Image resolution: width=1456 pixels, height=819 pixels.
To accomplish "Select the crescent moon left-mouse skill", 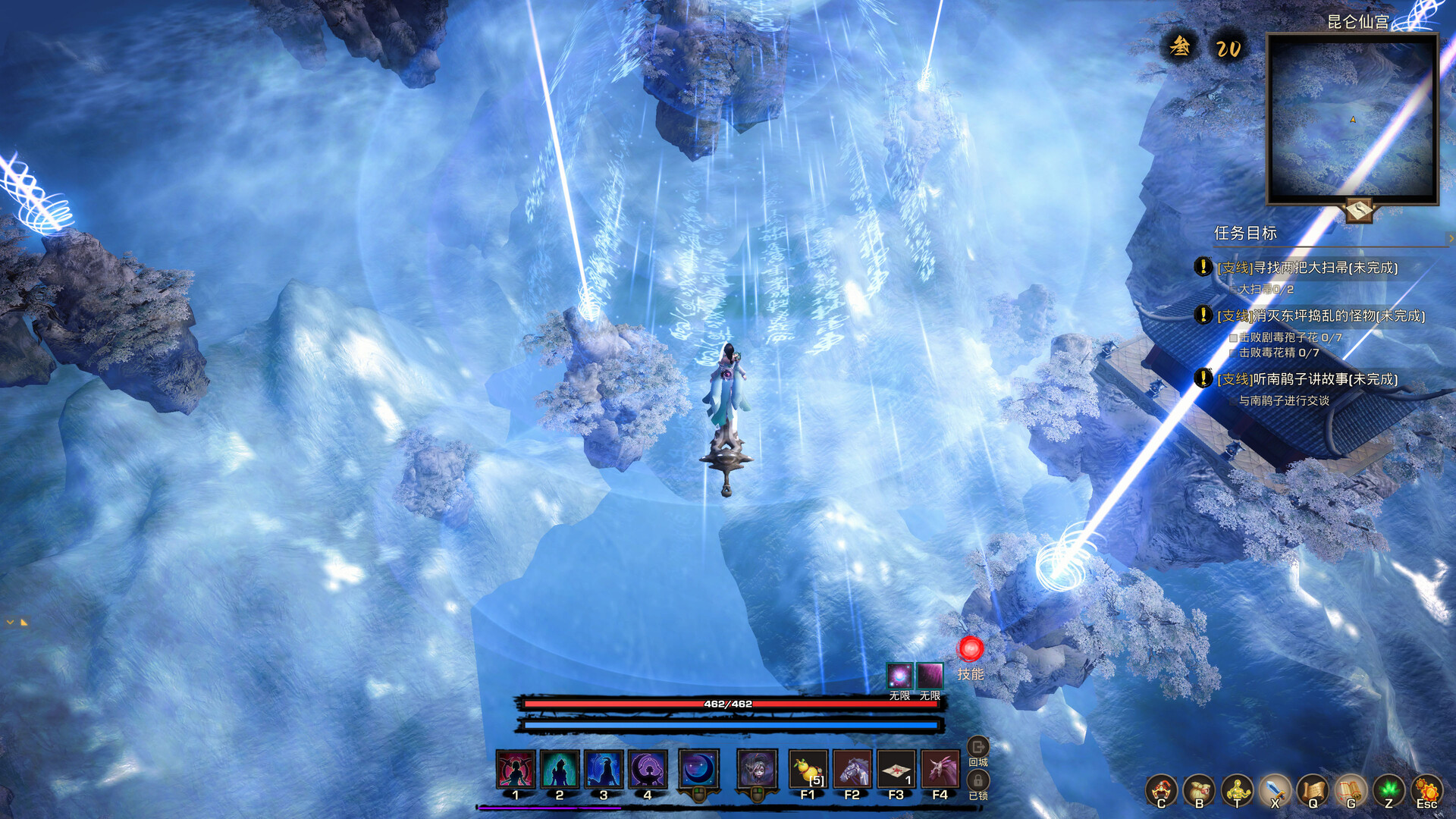I will (x=698, y=769).
